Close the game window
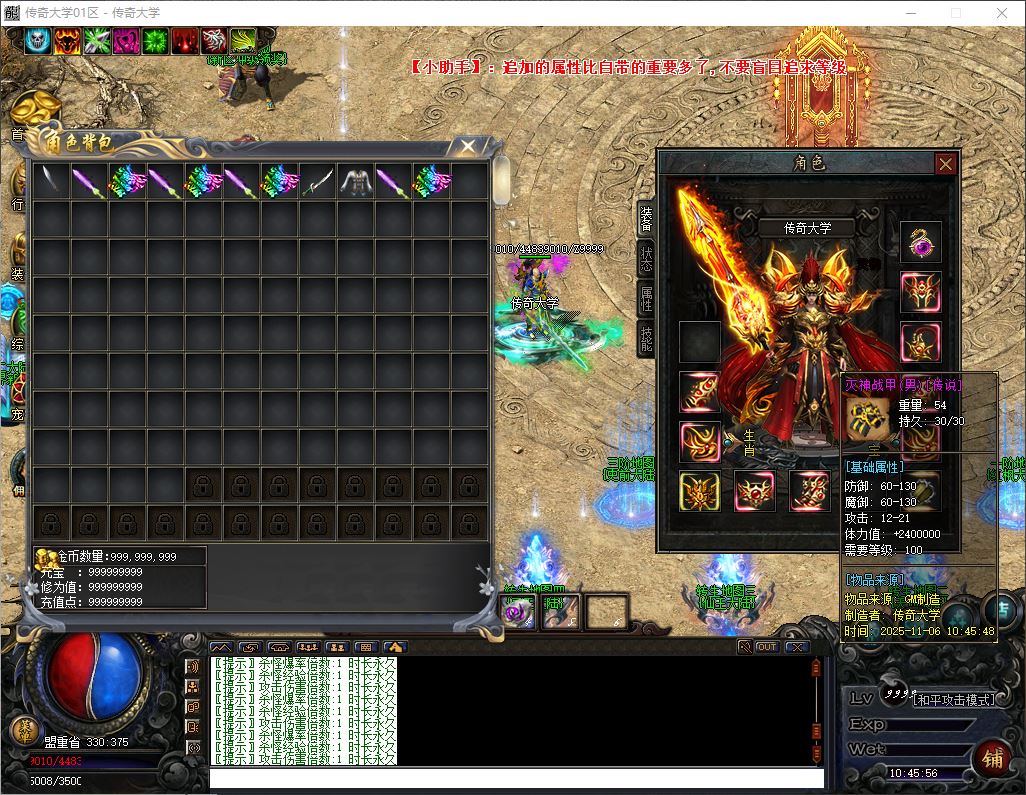 coord(1002,13)
